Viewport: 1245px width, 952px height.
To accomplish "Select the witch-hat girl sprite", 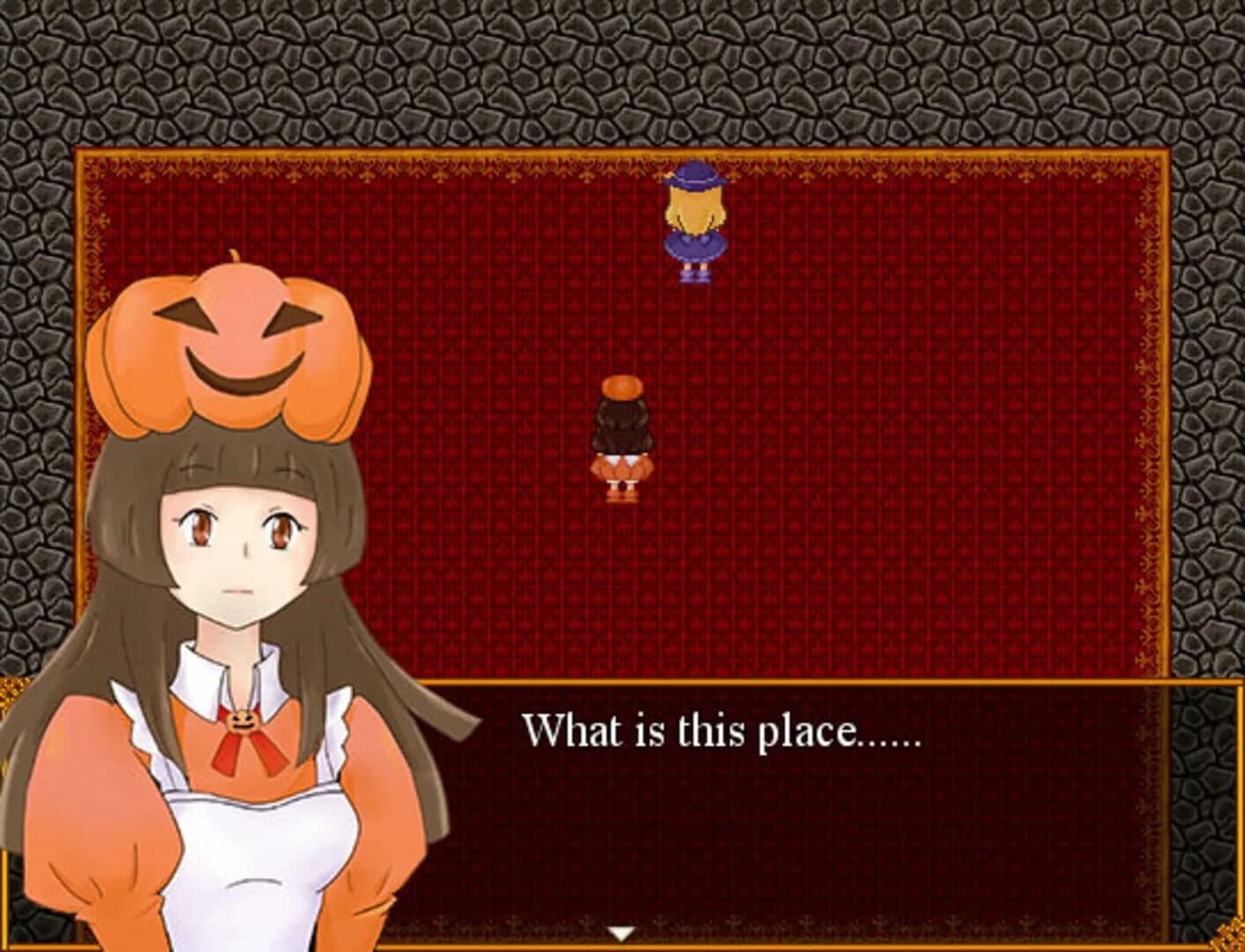I will point(697,225).
